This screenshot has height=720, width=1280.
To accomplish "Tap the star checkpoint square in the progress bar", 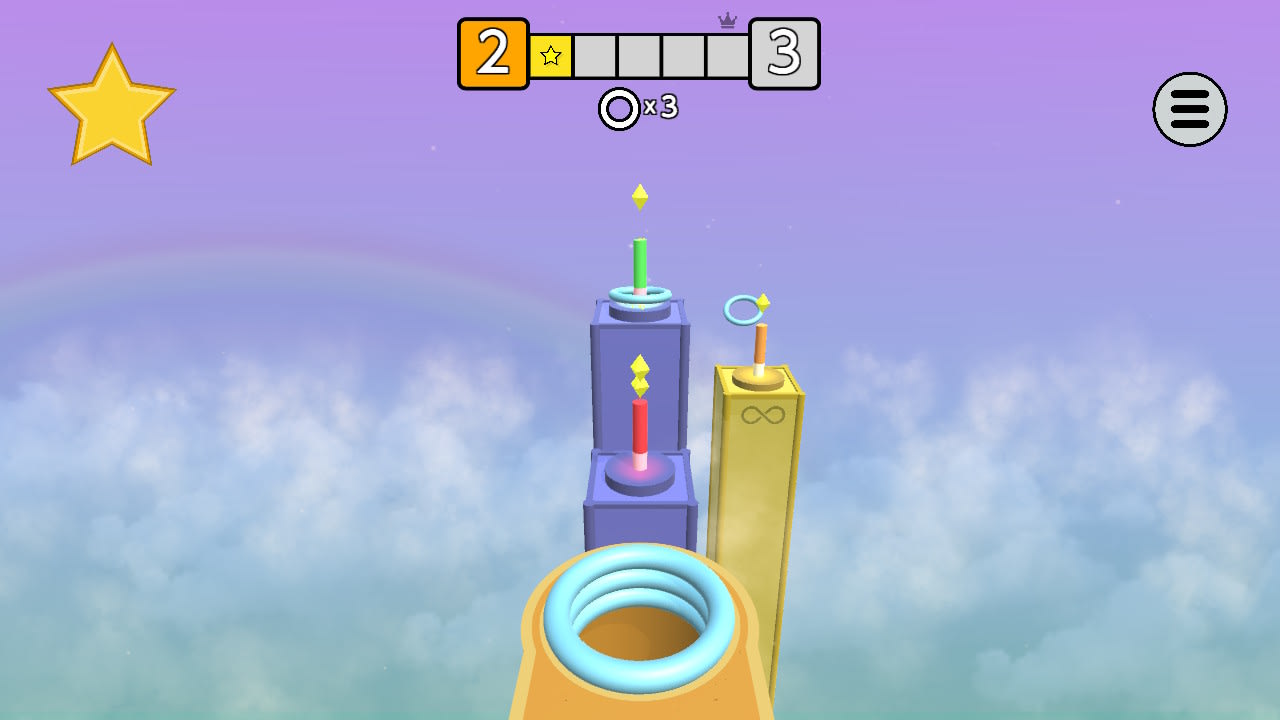I will (x=550, y=57).
